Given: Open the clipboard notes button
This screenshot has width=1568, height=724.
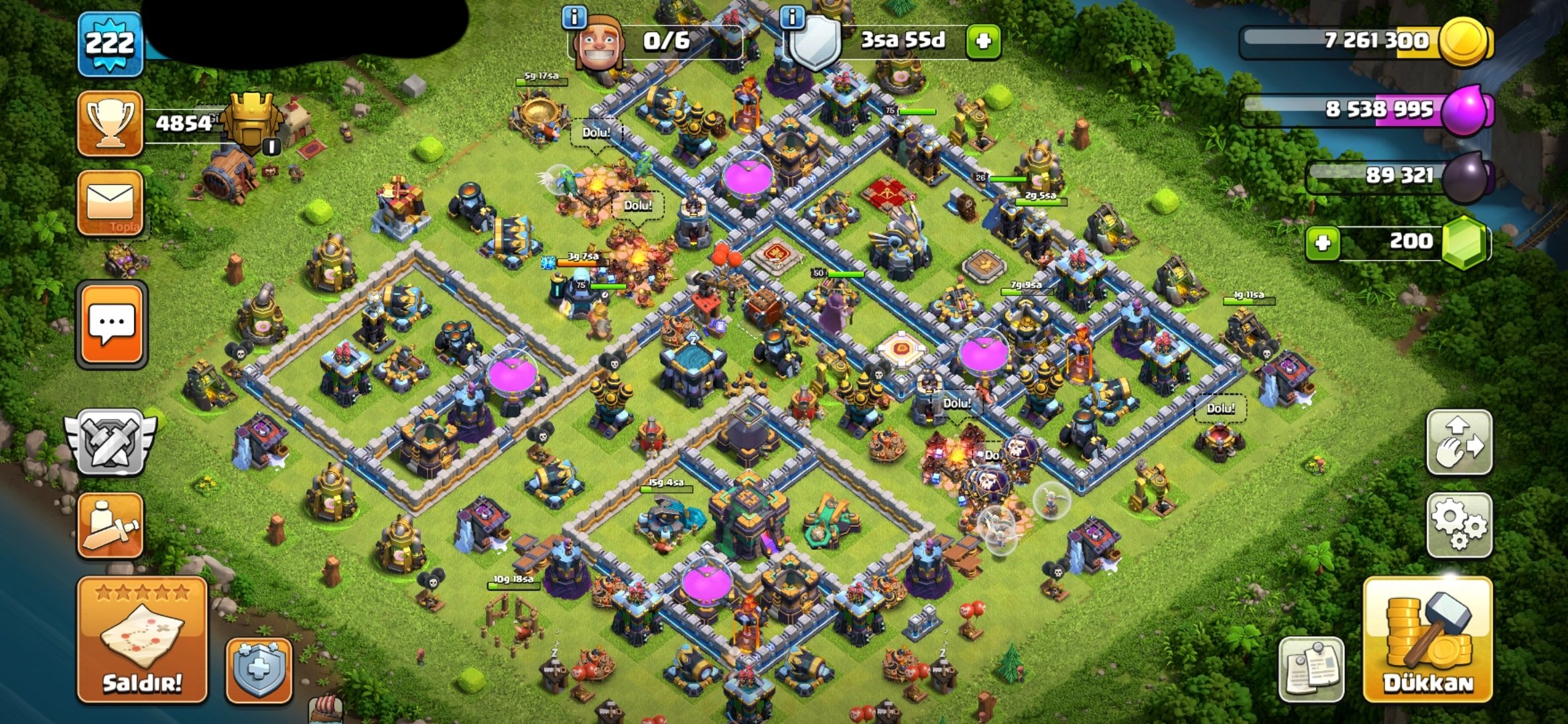Looking at the screenshot, I should click(x=1311, y=669).
